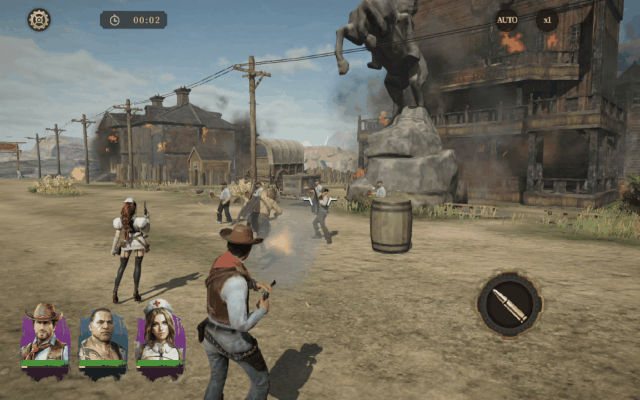The image size is (640, 400).
Task: Change the x1 game speed
Action: [x=546, y=19]
